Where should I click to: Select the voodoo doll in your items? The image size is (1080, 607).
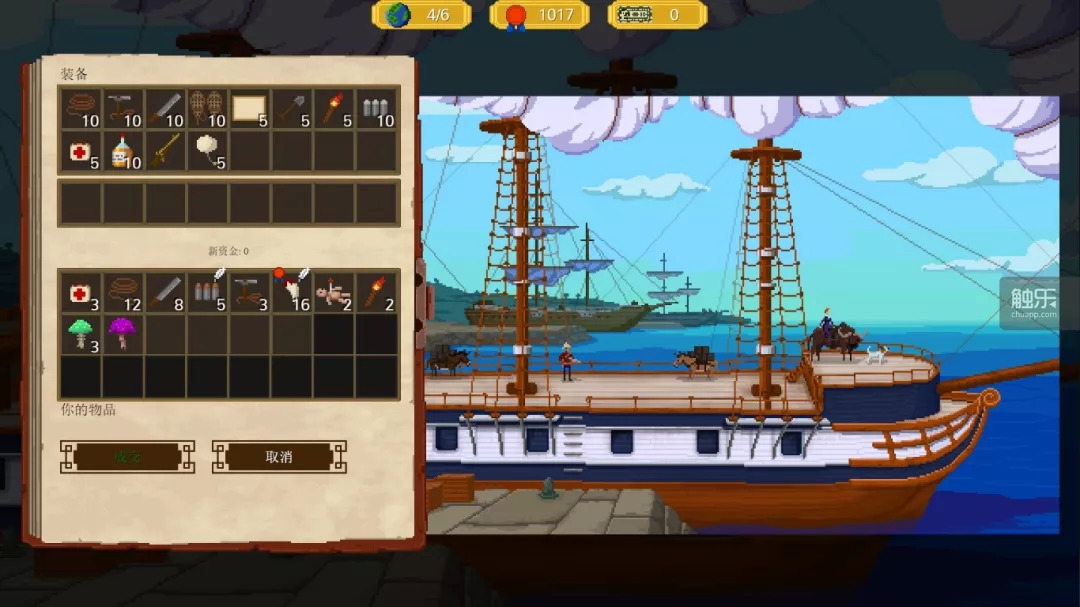click(x=333, y=292)
